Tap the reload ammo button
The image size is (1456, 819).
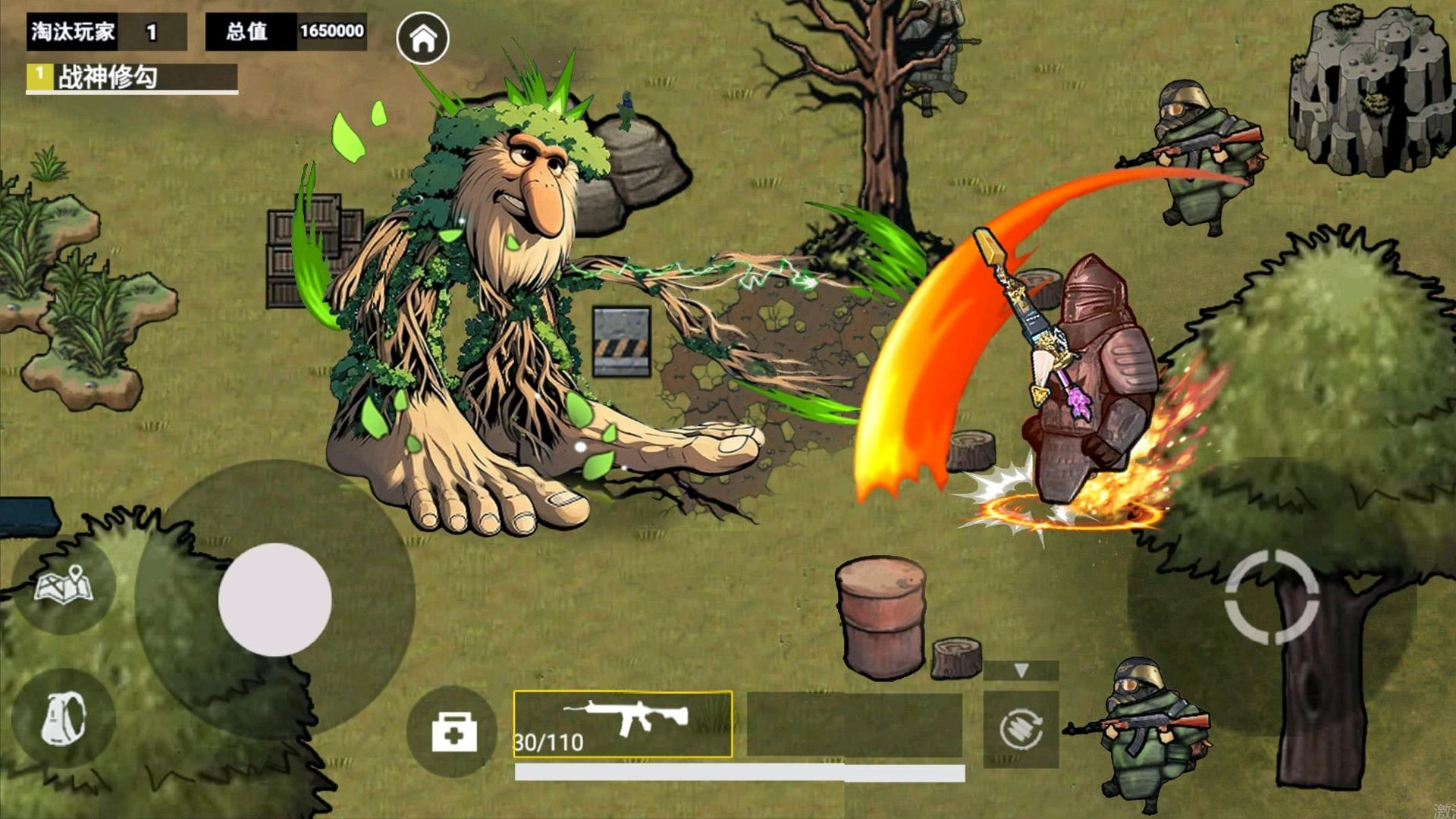(x=1021, y=730)
